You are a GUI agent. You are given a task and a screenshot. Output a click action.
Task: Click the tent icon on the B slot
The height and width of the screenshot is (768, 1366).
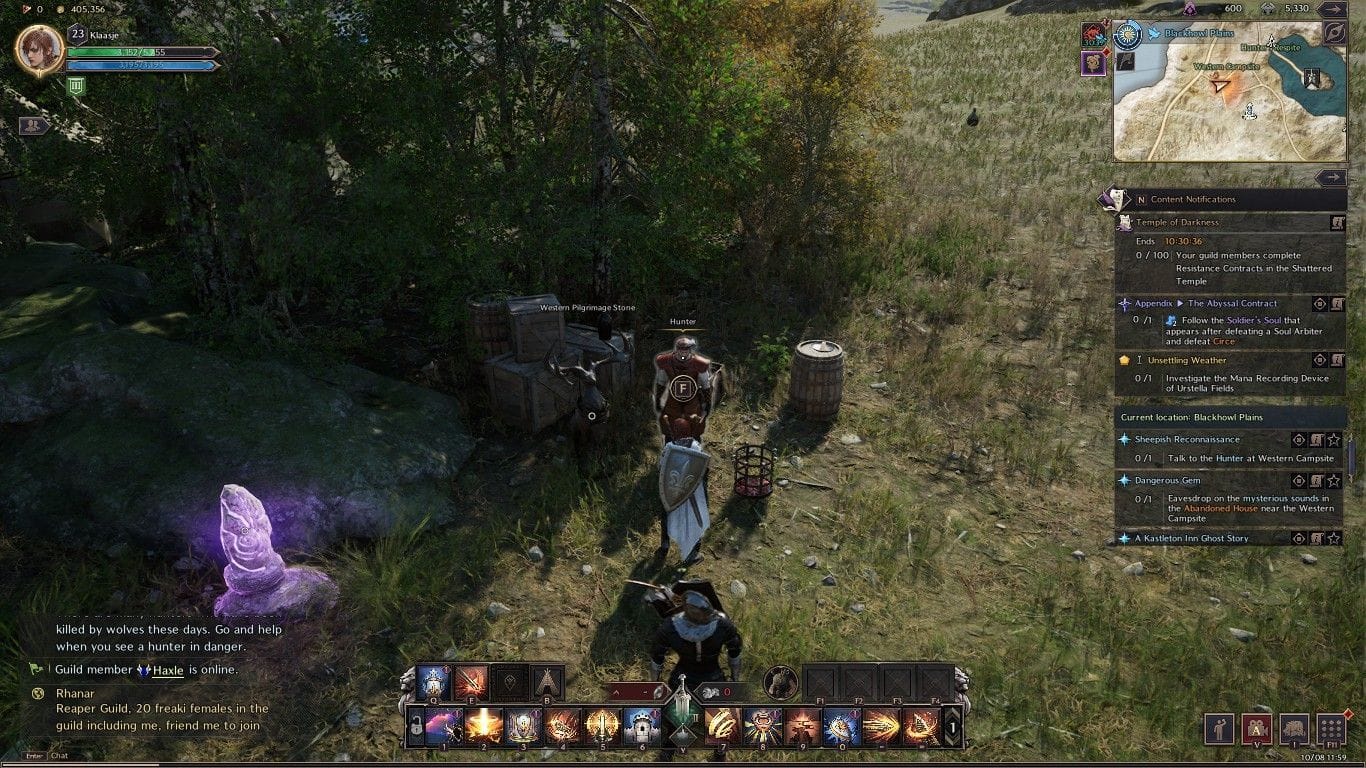point(546,682)
